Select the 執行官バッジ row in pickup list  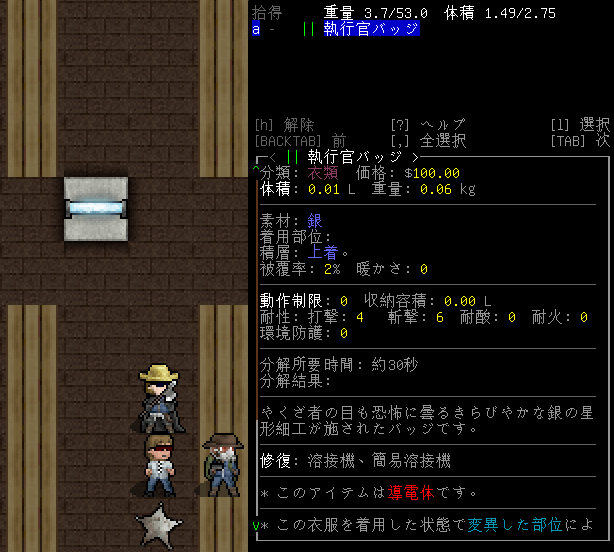369,29
